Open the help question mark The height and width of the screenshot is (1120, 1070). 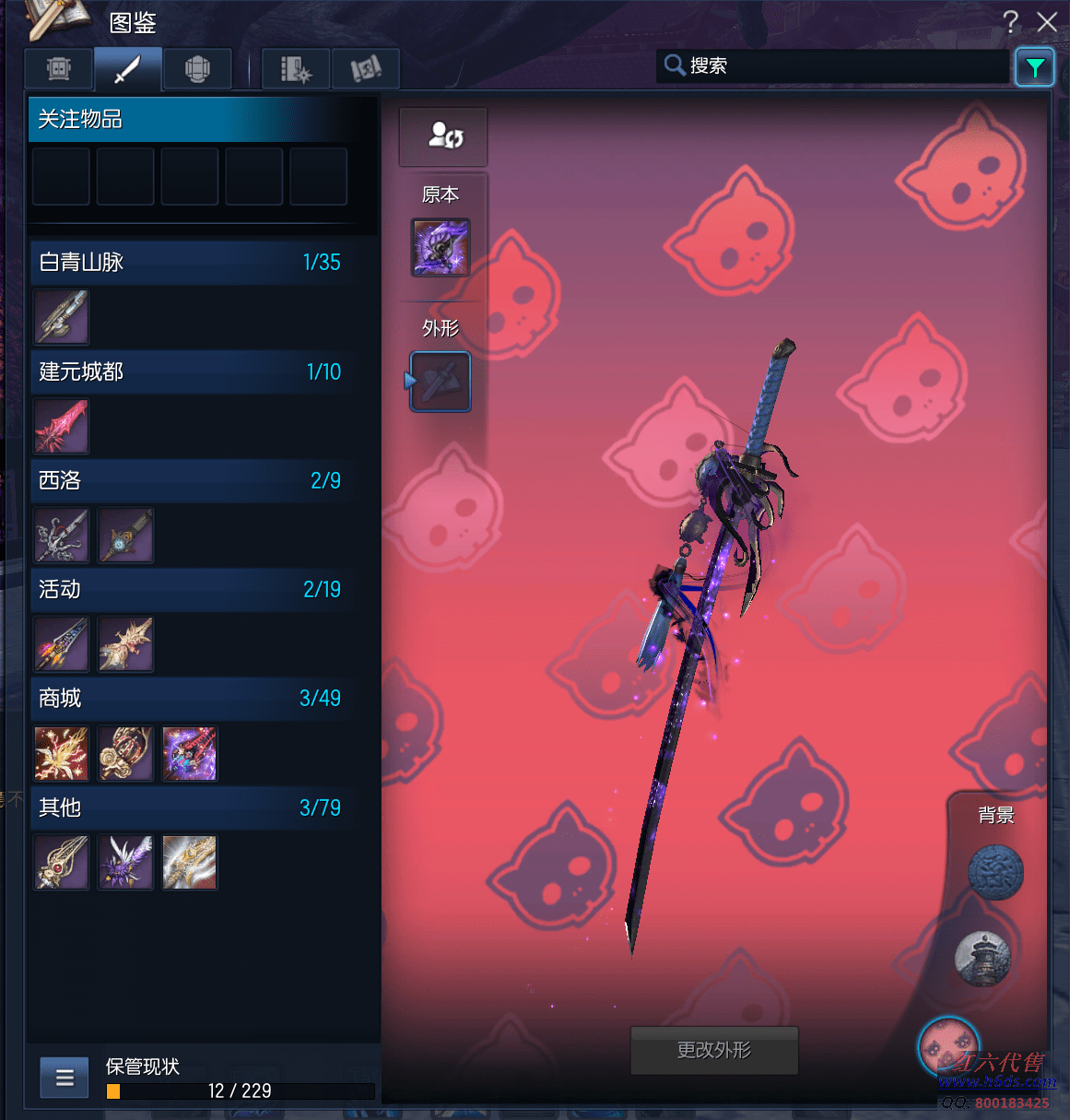coord(1011,22)
